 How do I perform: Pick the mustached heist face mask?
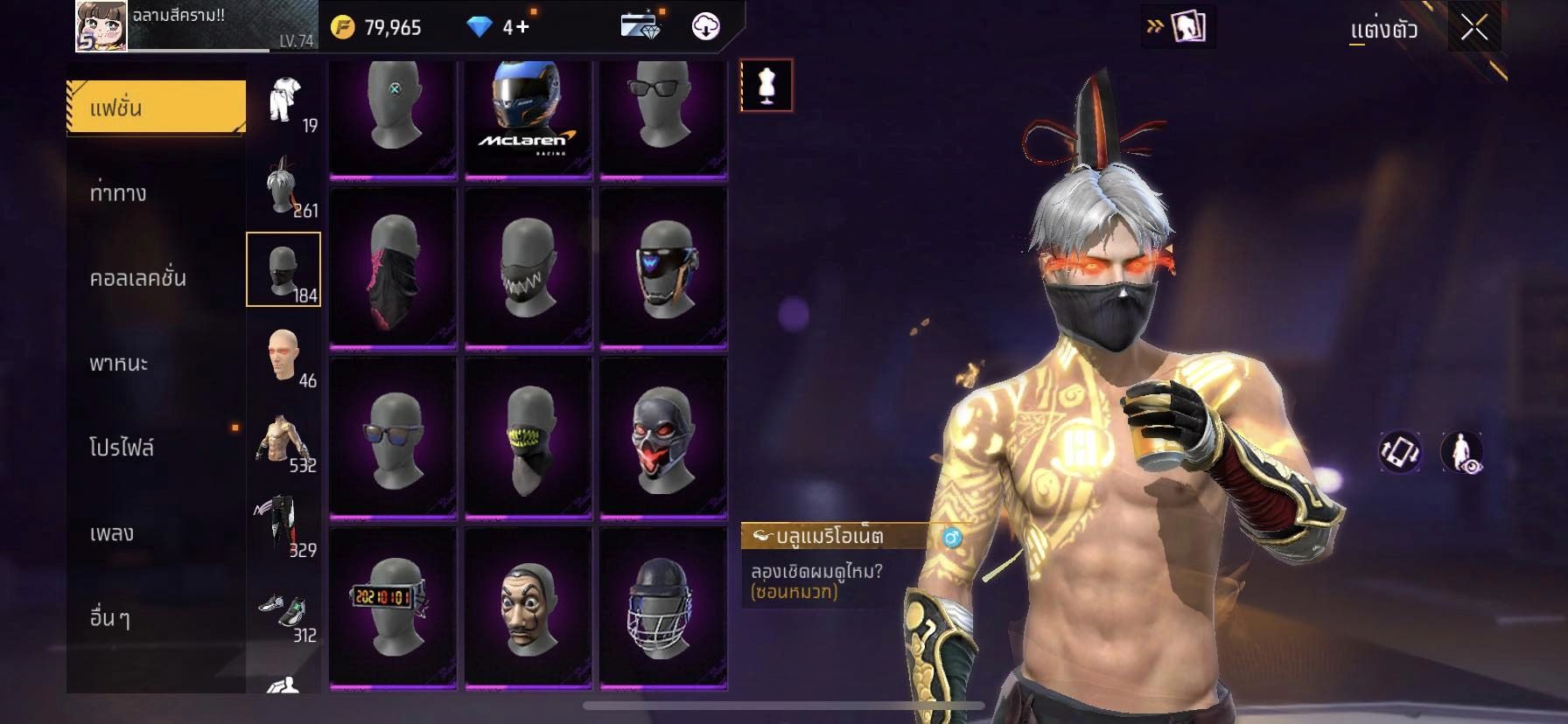pyautogui.click(x=528, y=605)
